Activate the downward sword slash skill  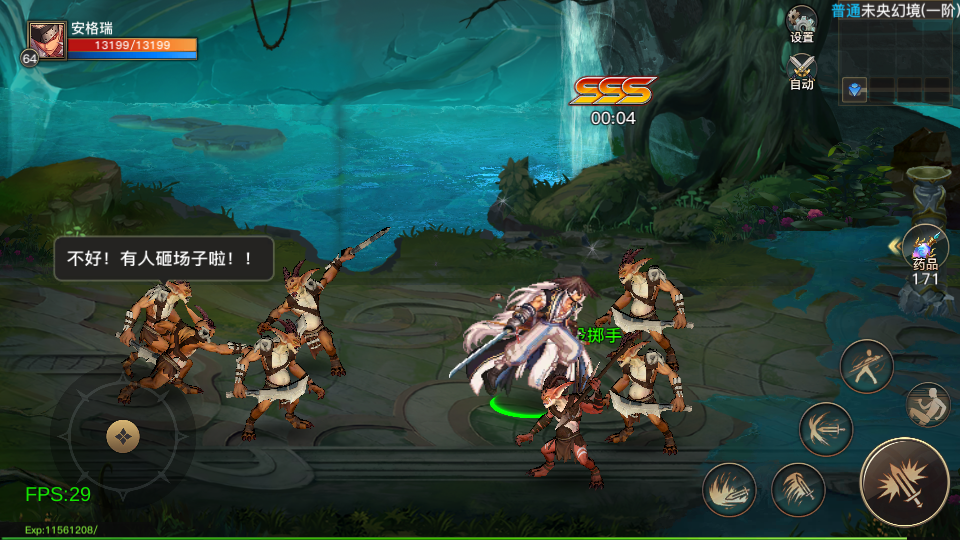click(x=797, y=490)
